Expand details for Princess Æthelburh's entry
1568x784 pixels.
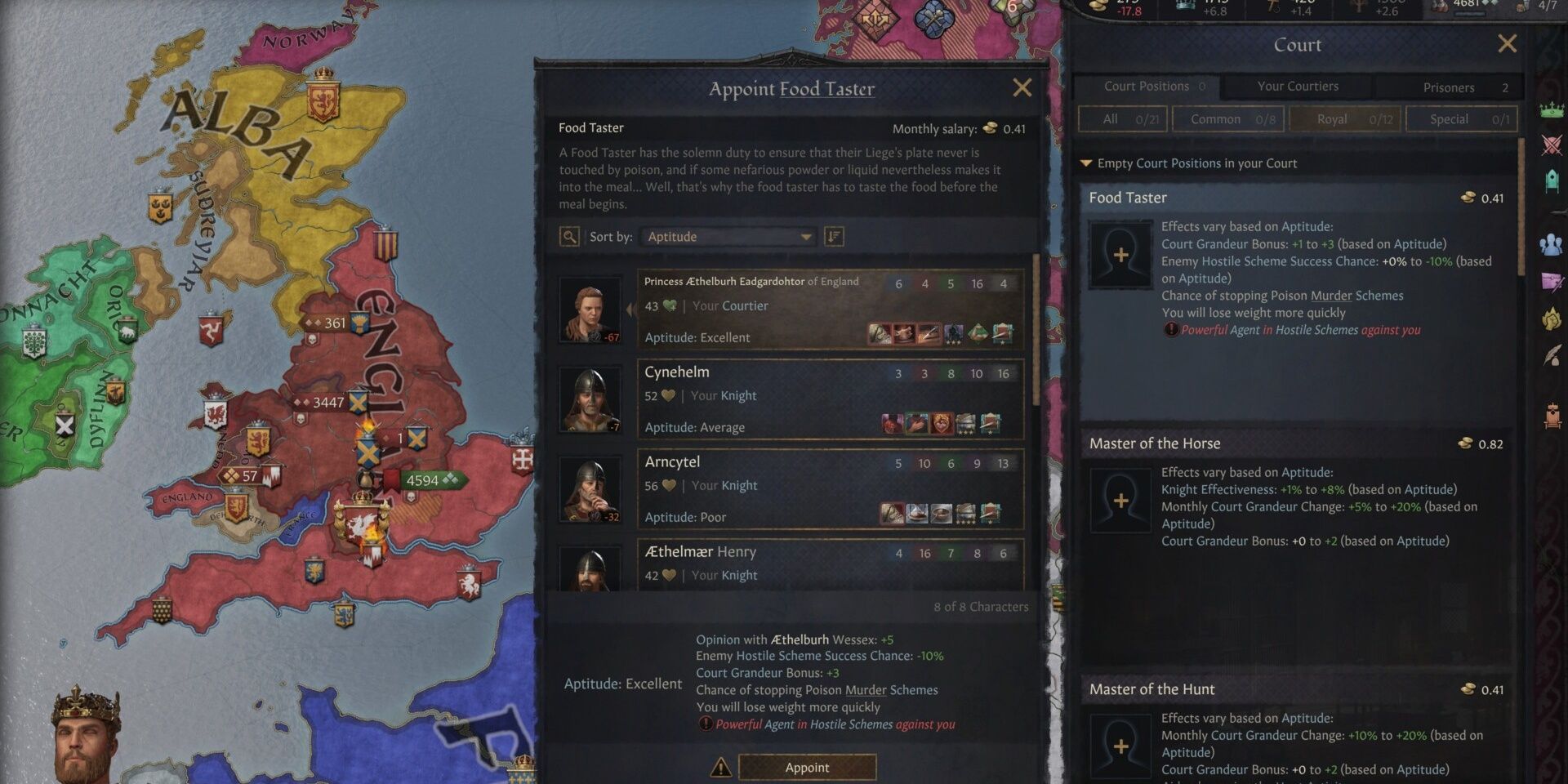coord(630,310)
